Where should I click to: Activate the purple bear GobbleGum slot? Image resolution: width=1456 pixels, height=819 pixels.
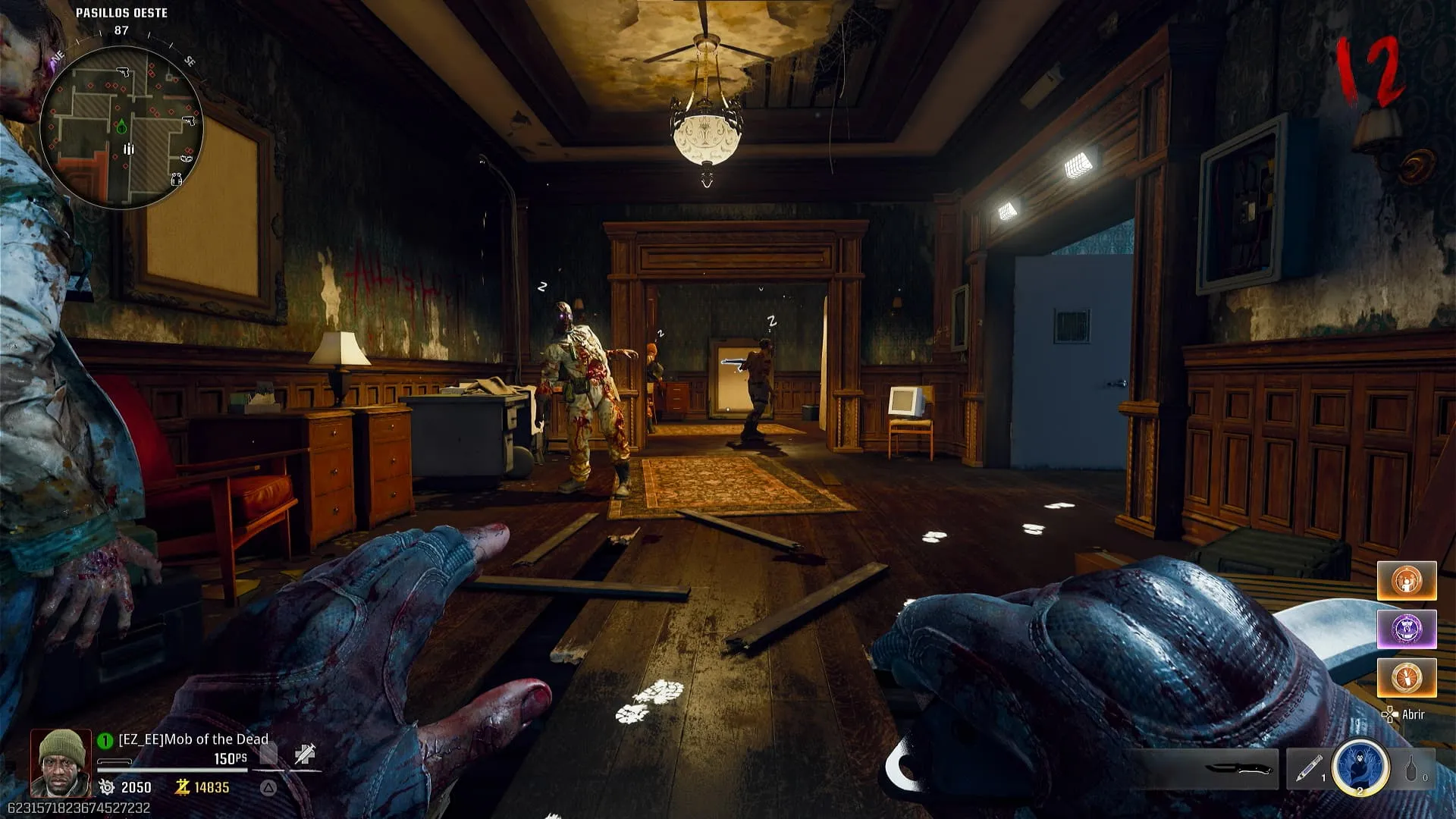1407,629
